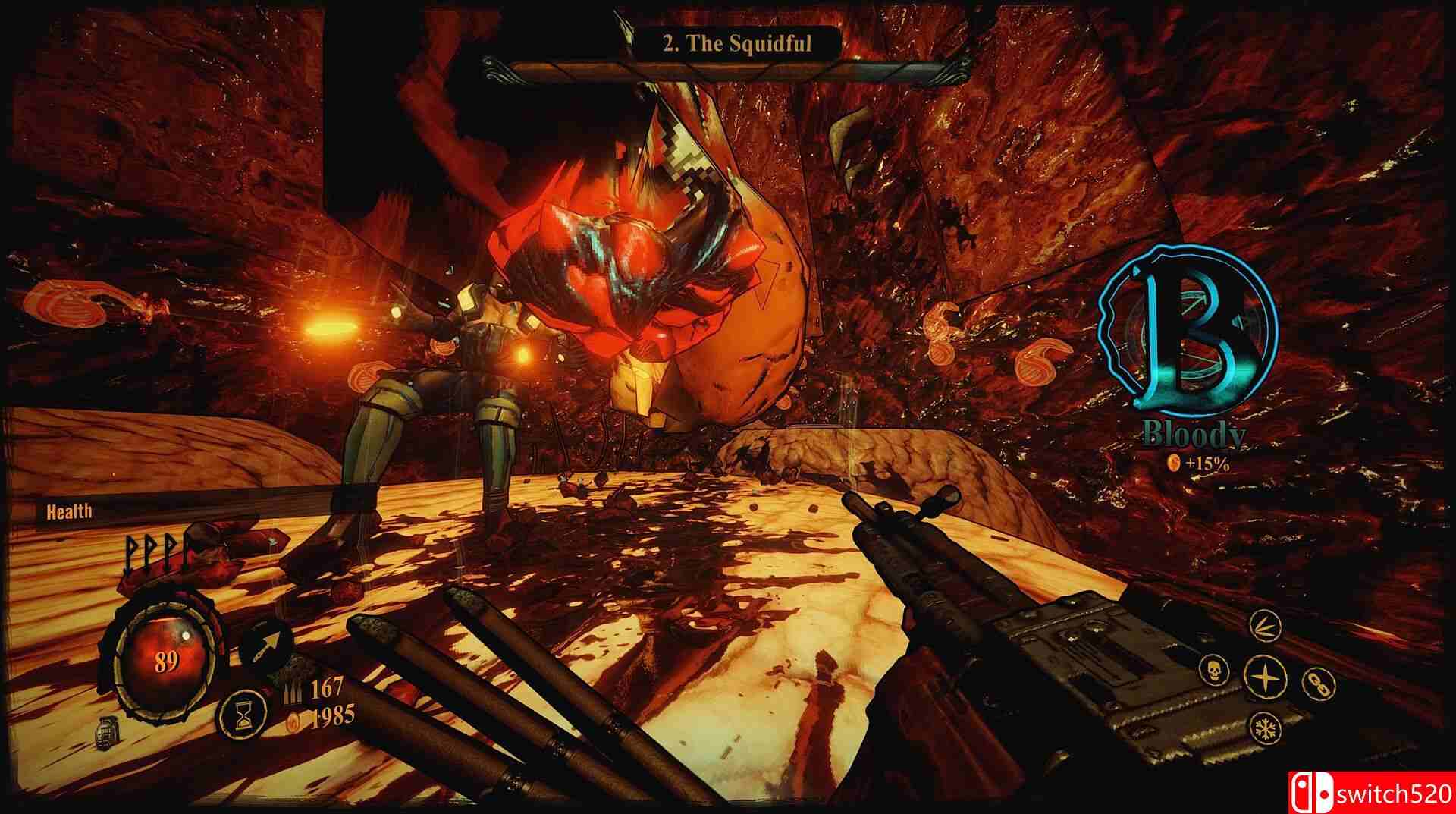This screenshot has height=814, width=1456.
Task: Trigger the hourglass slow-time icon
Action: (243, 715)
